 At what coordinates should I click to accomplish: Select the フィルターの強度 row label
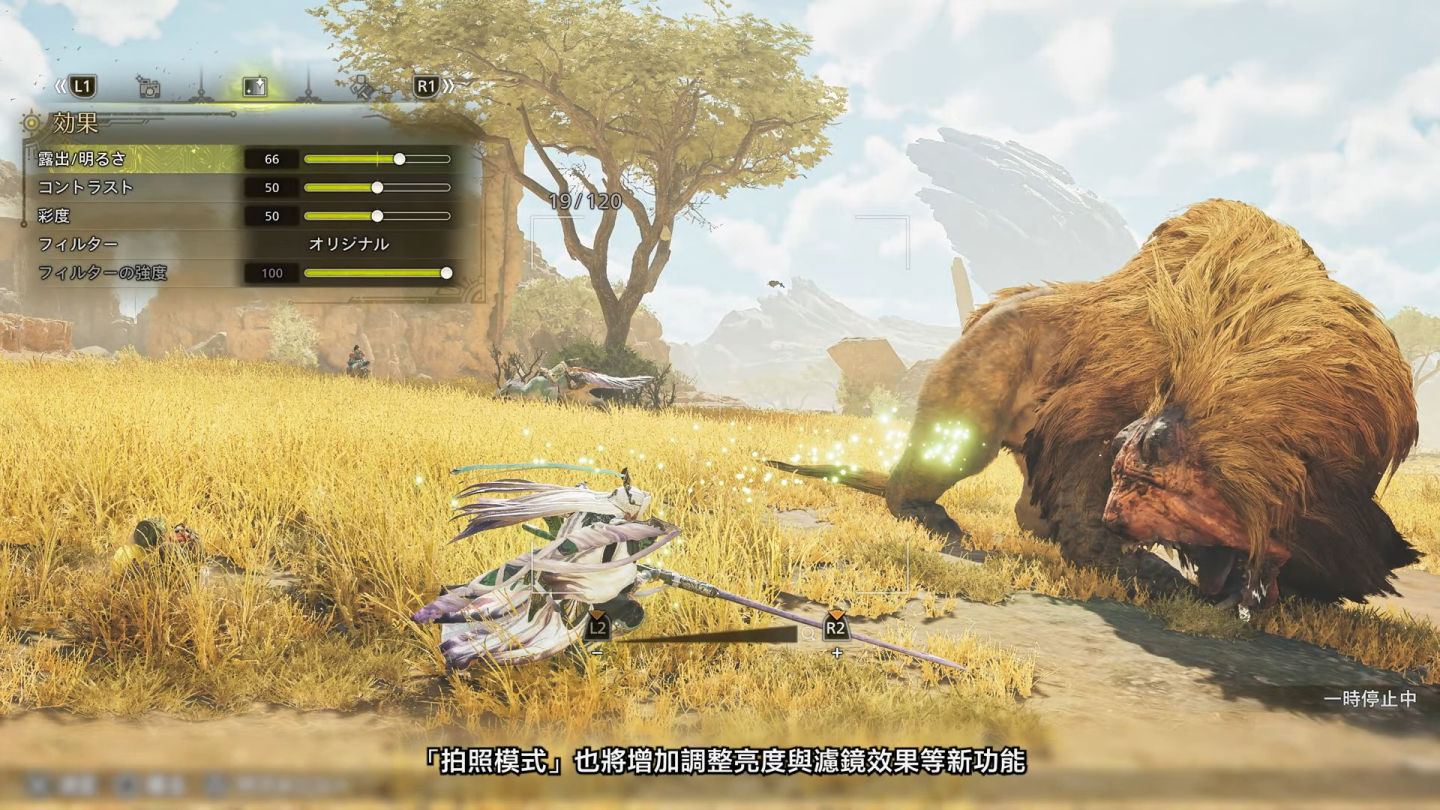[102, 273]
